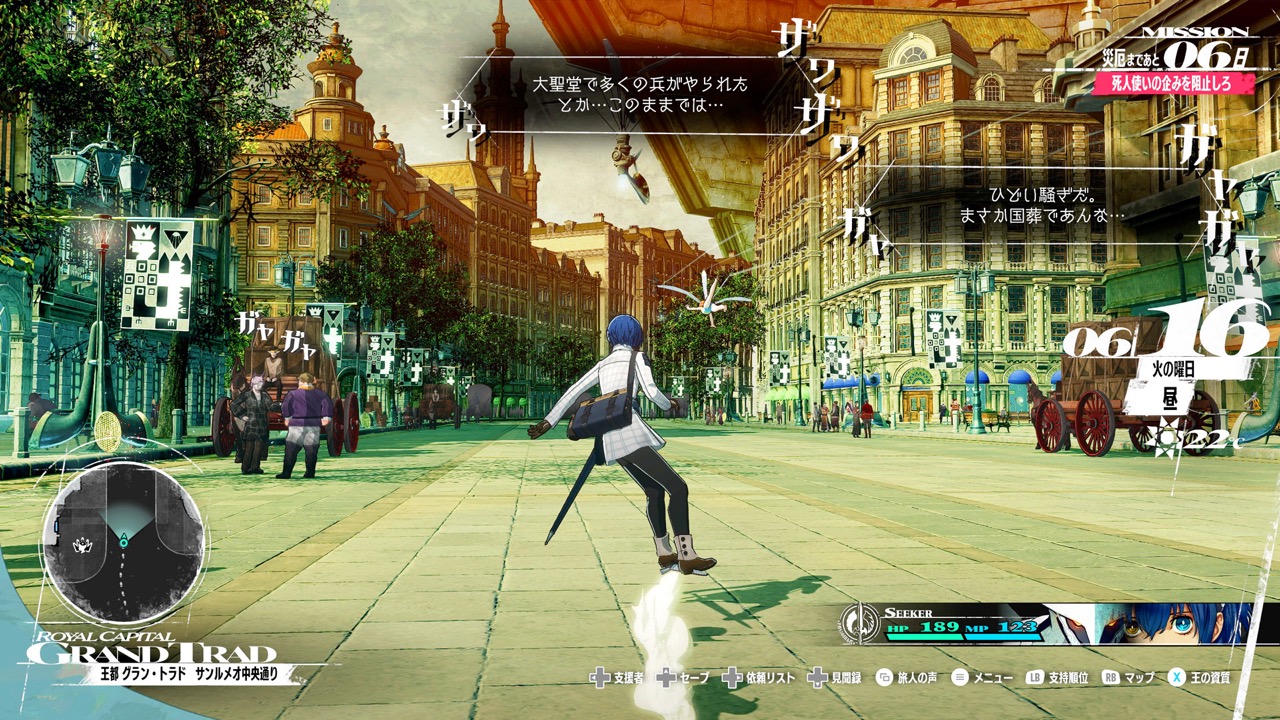Open 支援者 supporters using the d-pad icon
Viewport: 1280px width, 720px height.
pyautogui.click(x=600, y=678)
